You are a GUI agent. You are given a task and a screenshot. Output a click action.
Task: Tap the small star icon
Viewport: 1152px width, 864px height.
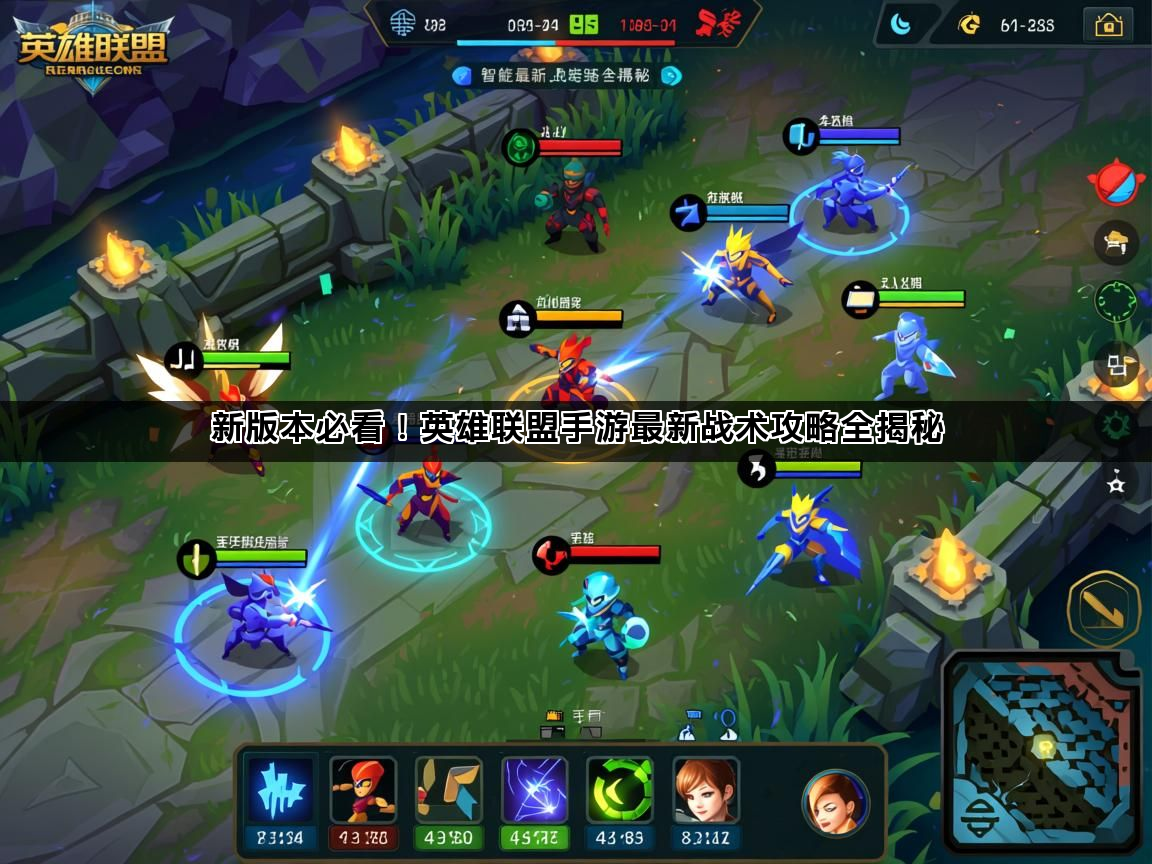click(1116, 485)
